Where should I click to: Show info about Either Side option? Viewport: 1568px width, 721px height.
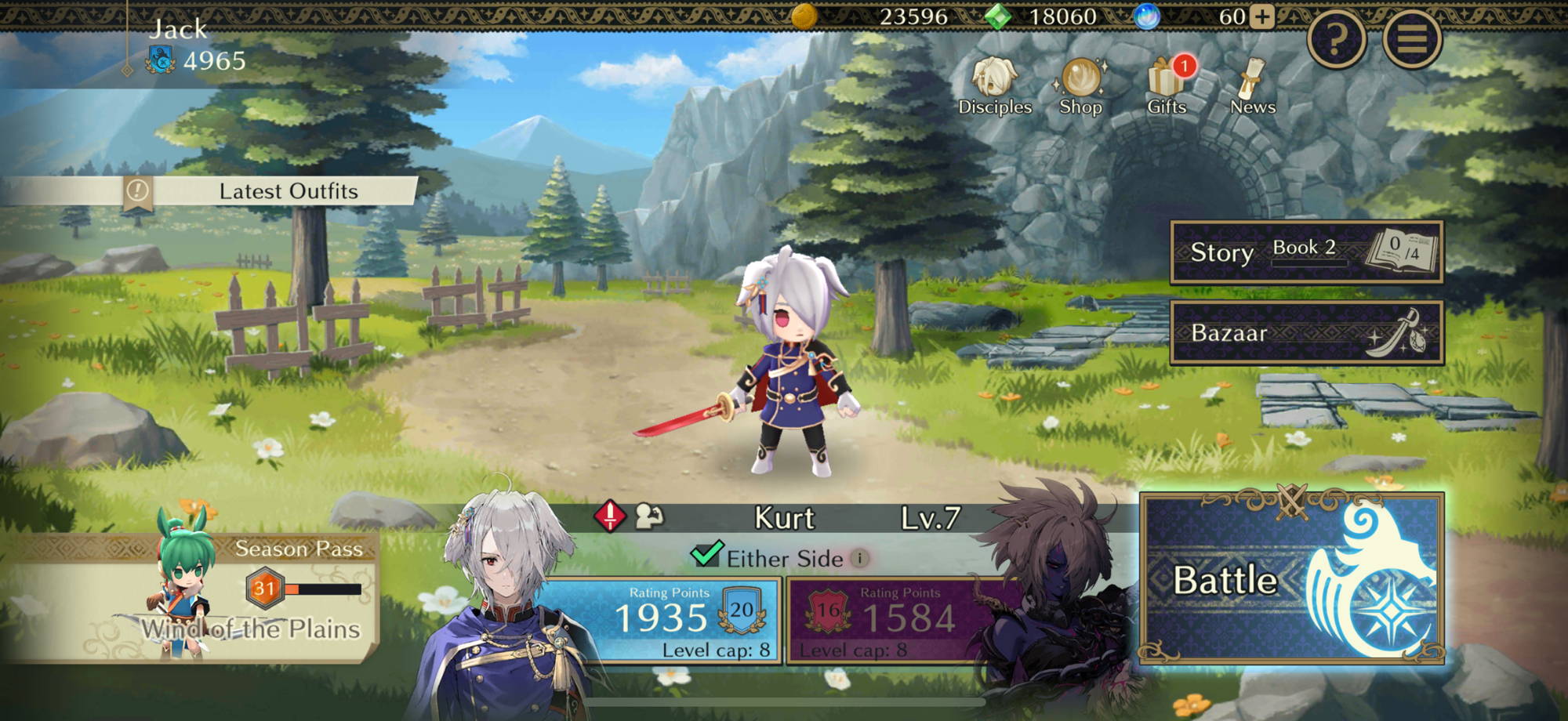point(861,558)
